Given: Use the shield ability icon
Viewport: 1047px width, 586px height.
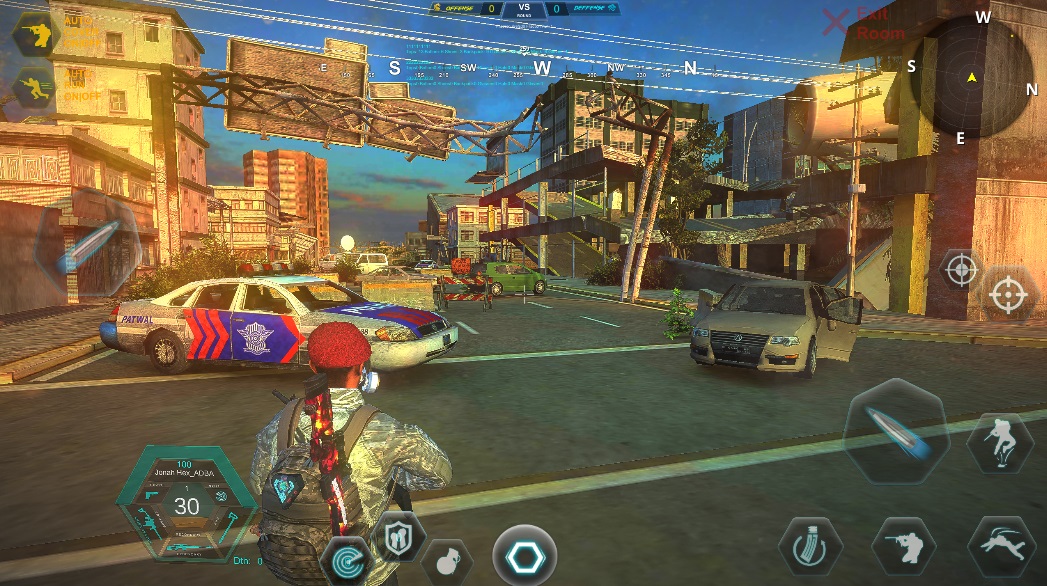Looking at the screenshot, I should tap(399, 538).
